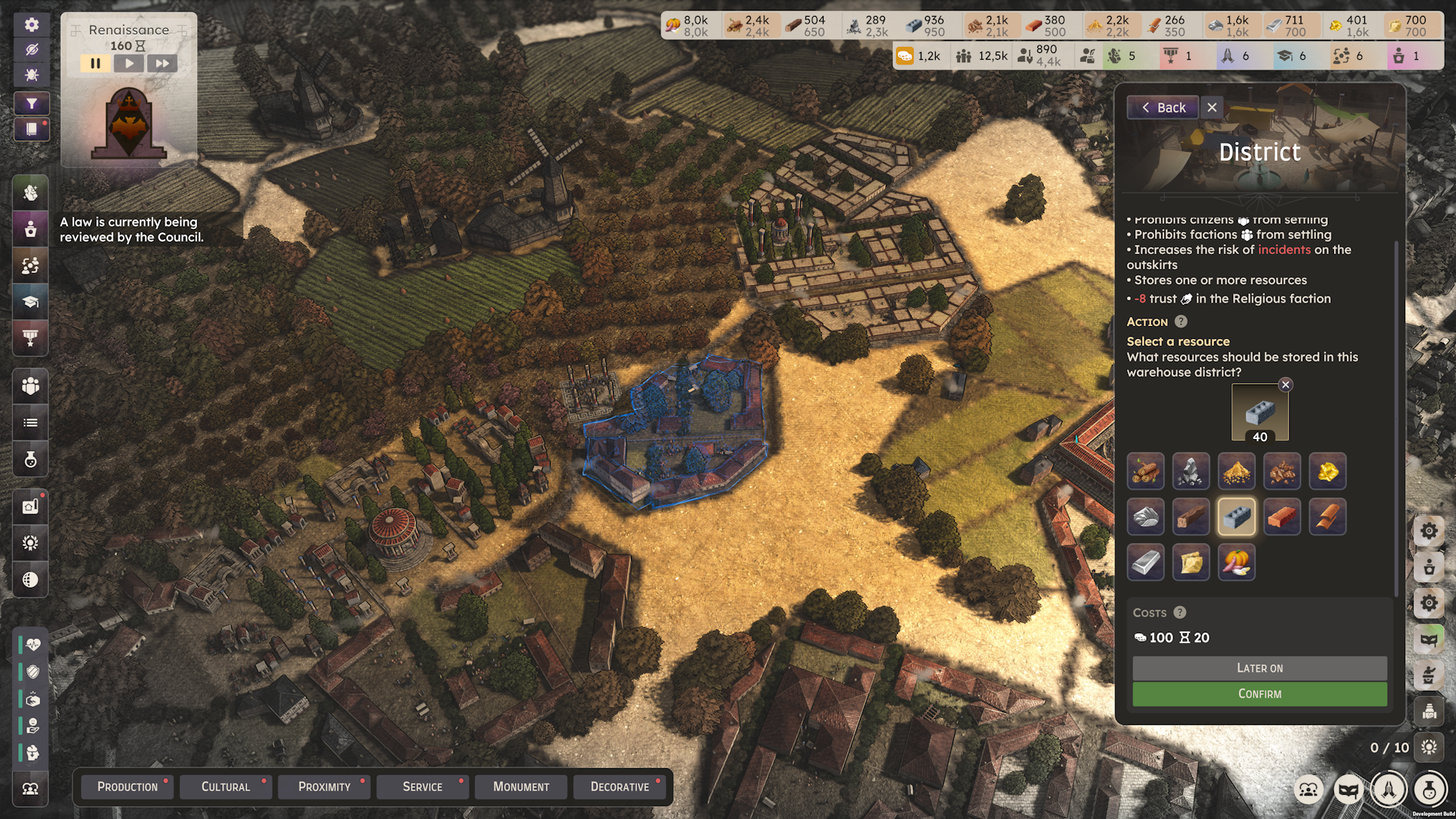Switch to the Monument category
The image size is (1456, 819).
(521, 787)
